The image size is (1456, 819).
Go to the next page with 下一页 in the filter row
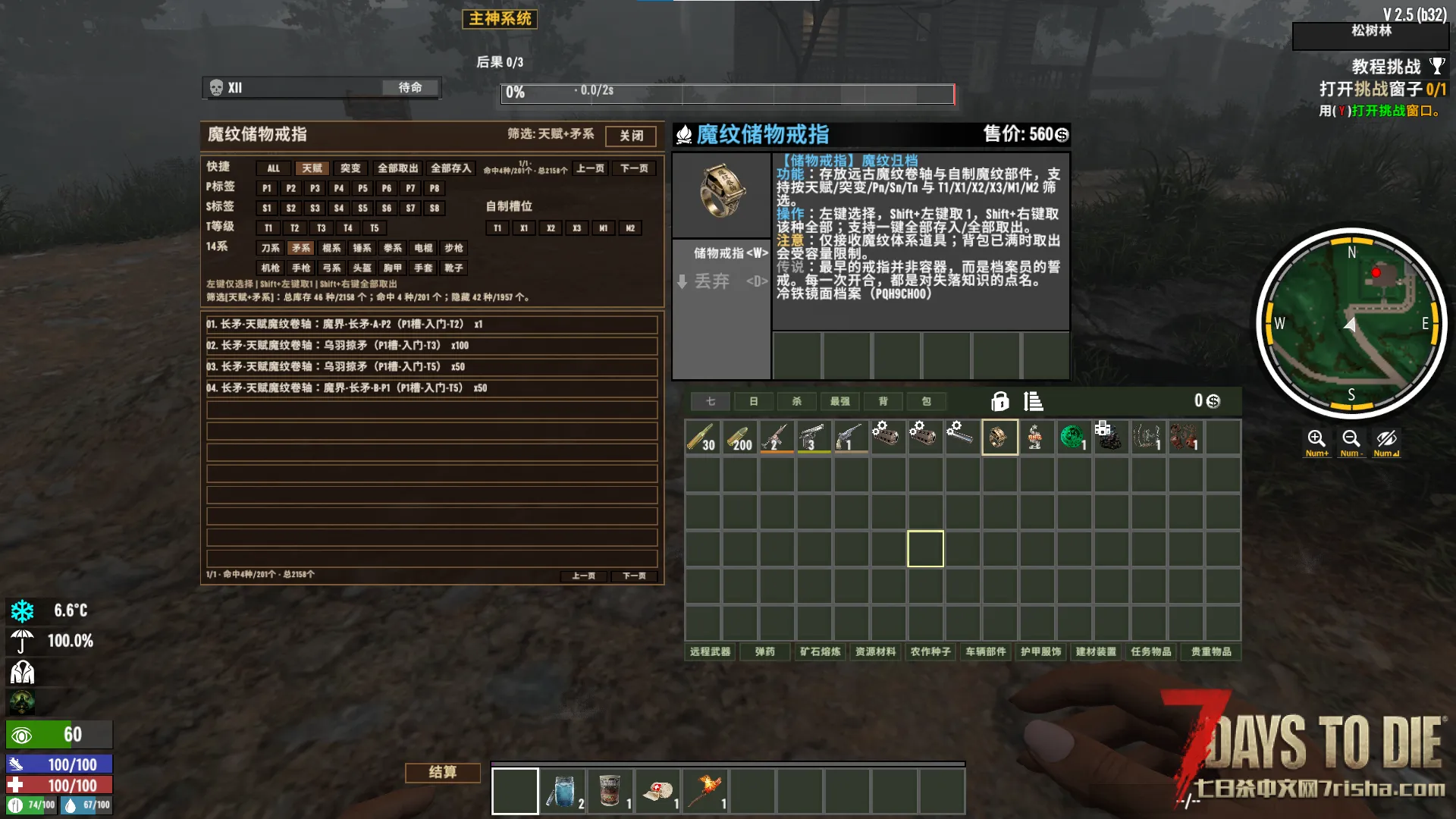click(x=634, y=168)
